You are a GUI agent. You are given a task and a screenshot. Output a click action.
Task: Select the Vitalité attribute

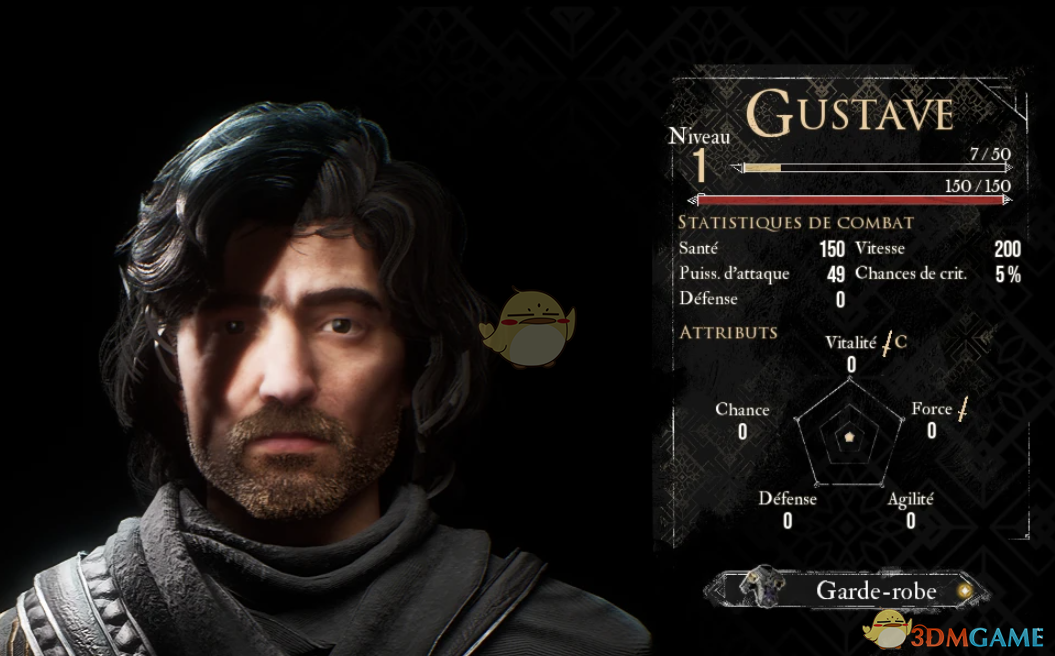tap(851, 343)
